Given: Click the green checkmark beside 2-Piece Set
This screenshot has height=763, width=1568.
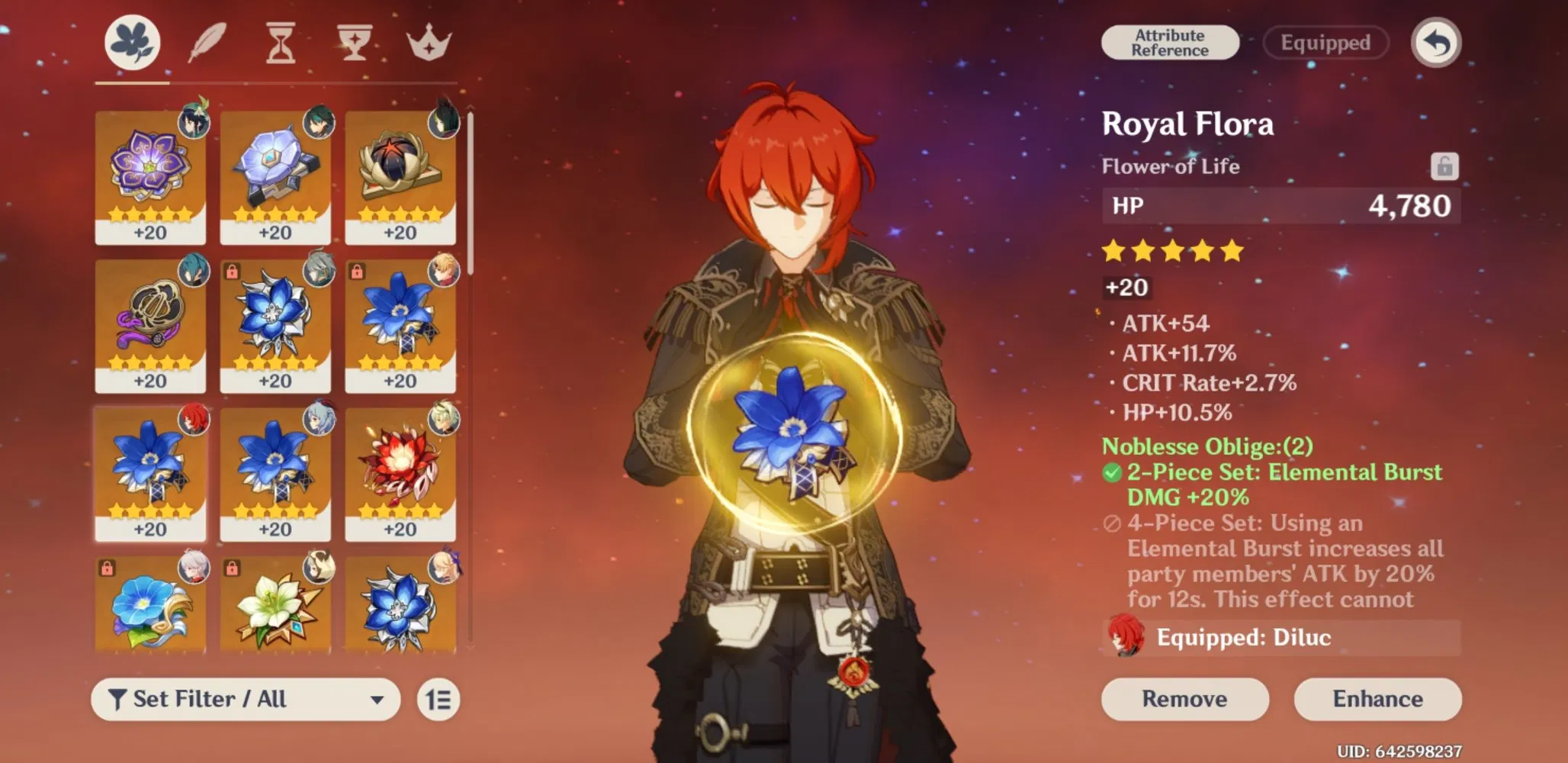Looking at the screenshot, I should [x=1113, y=472].
